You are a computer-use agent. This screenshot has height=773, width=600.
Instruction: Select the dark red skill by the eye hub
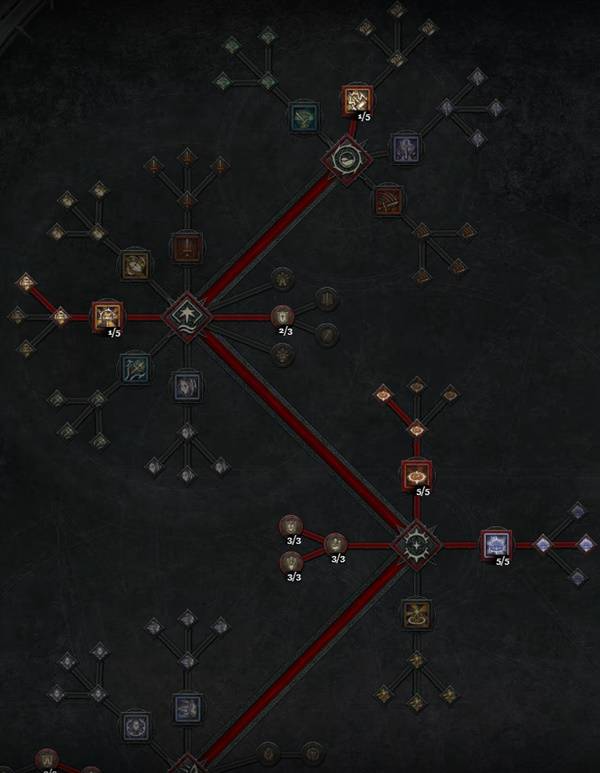point(388,201)
